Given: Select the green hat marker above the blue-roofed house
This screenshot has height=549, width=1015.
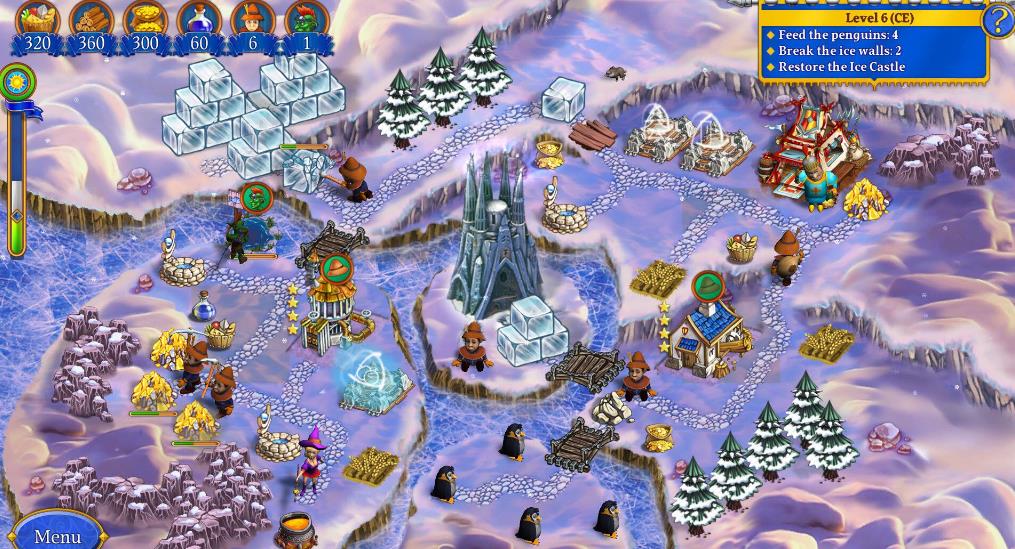Looking at the screenshot, I should pos(707,287).
